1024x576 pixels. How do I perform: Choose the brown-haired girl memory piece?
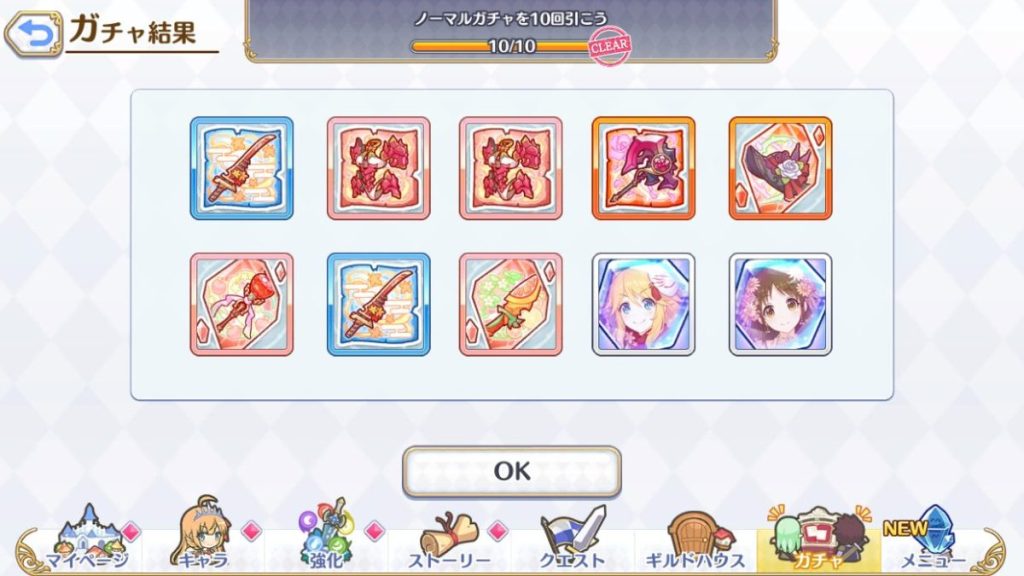[780, 304]
